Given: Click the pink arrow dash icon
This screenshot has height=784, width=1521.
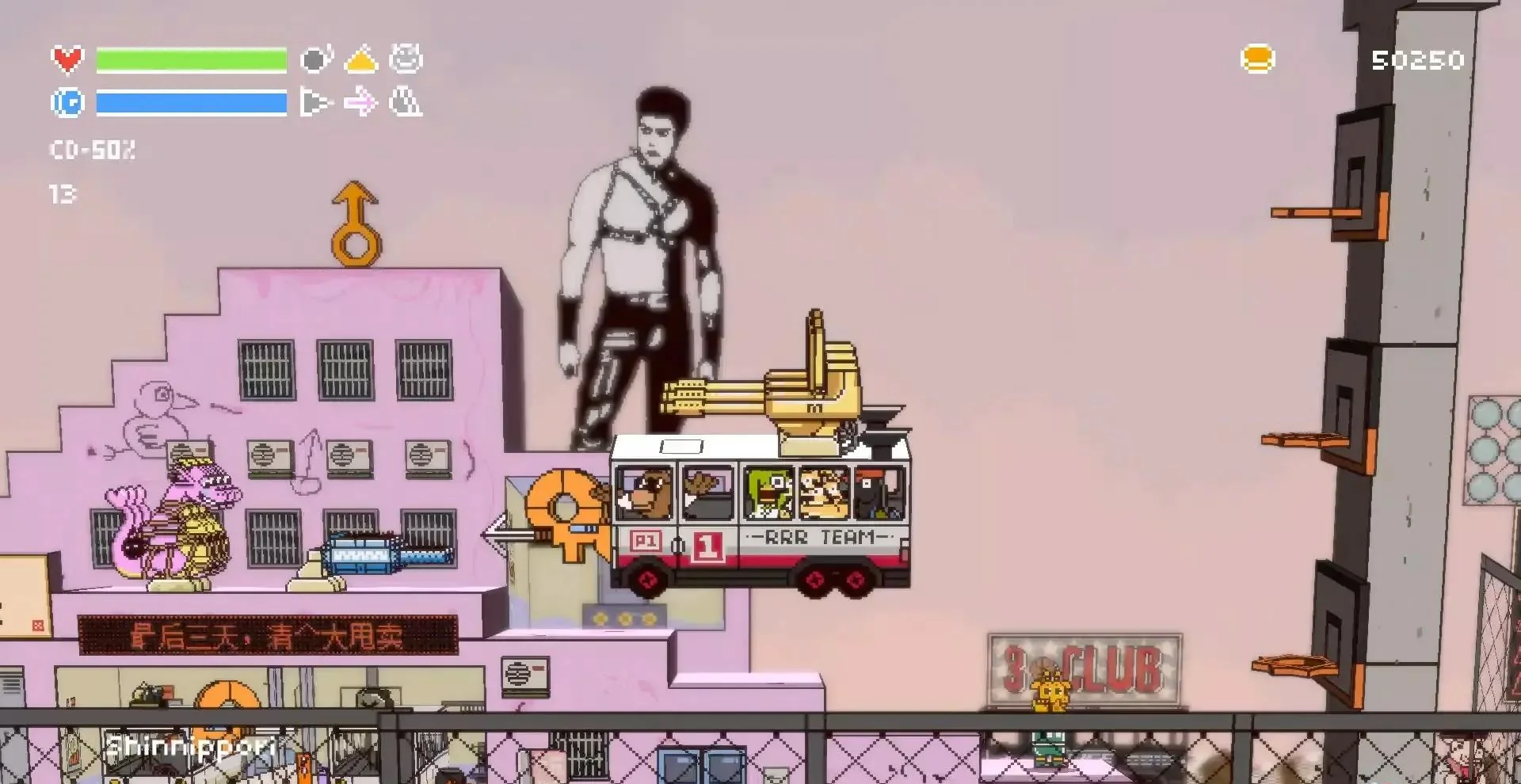Looking at the screenshot, I should 361,102.
